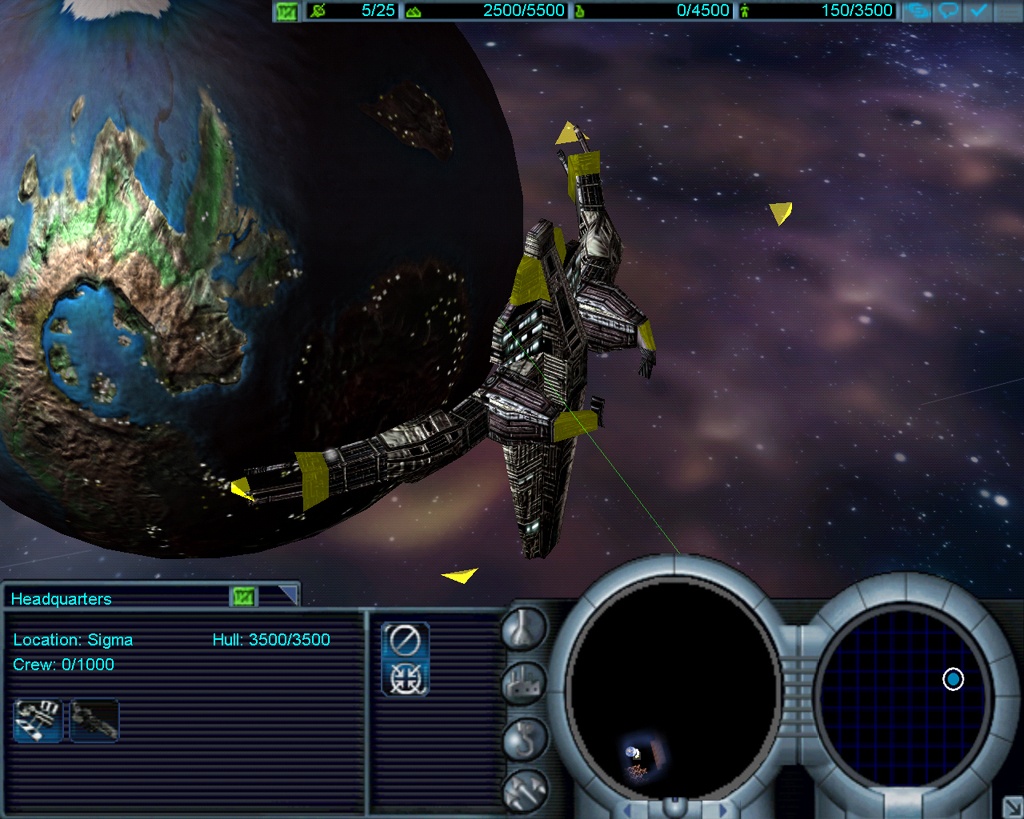
Task: Select the first ship build icon
Action: point(37,720)
